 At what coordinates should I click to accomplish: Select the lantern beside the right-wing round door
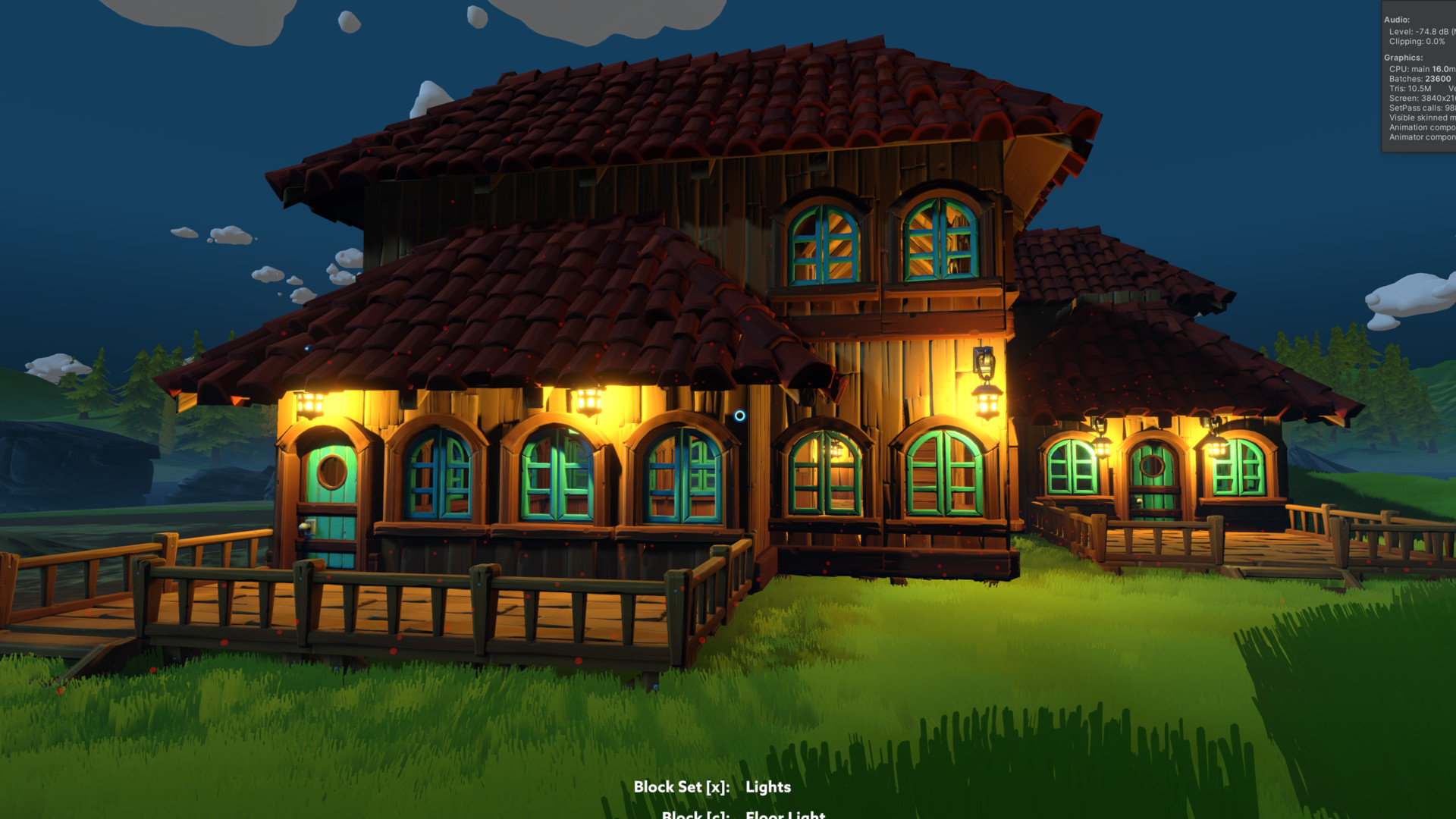pyautogui.click(x=1102, y=447)
